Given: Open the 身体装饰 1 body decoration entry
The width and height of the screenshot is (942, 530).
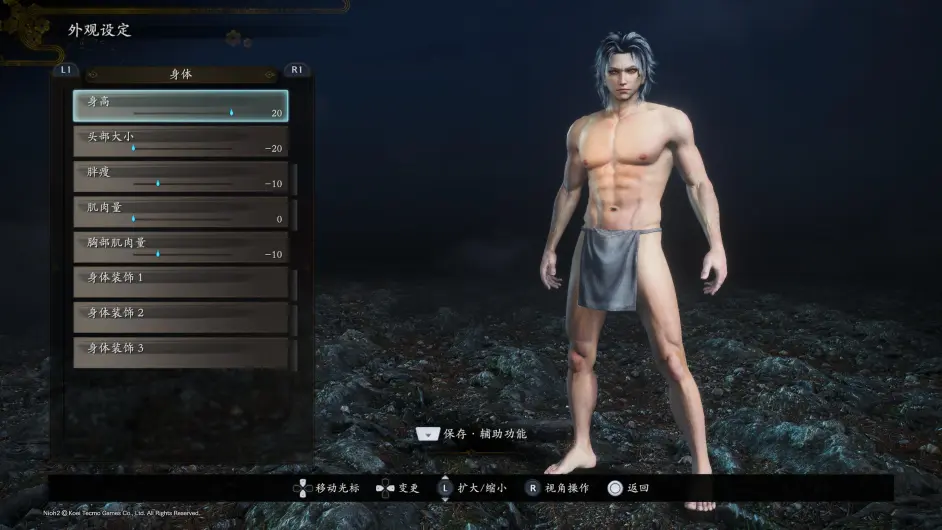Looking at the screenshot, I should pos(180,282).
